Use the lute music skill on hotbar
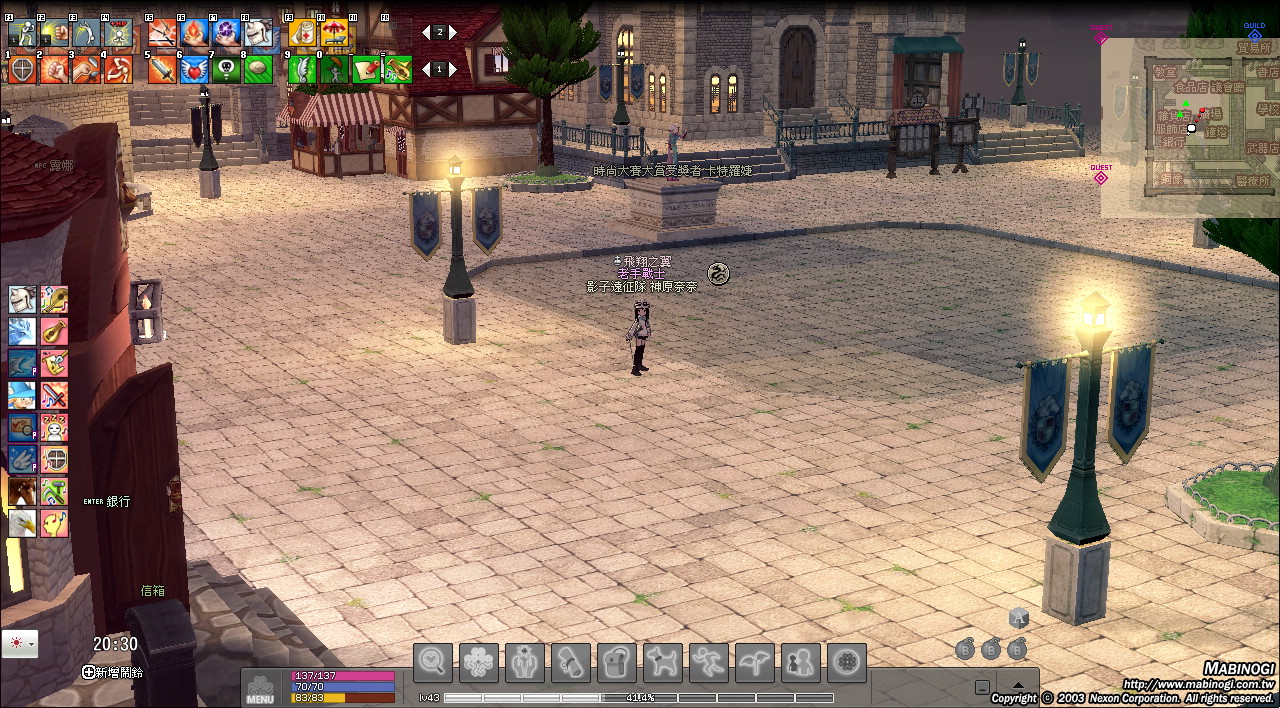 [398, 70]
